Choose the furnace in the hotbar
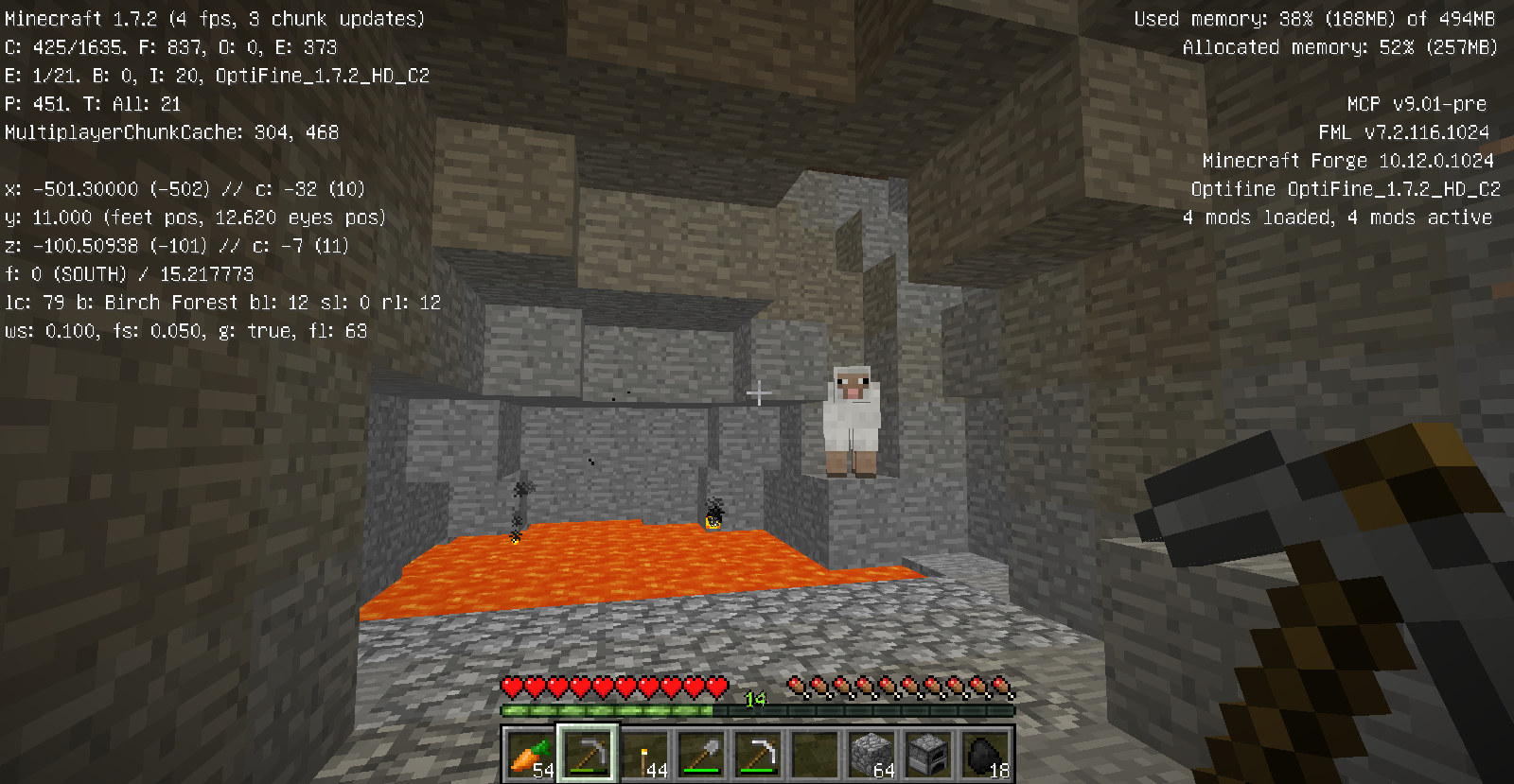Viewport: 1514px width, 784px height. point(928,755)
